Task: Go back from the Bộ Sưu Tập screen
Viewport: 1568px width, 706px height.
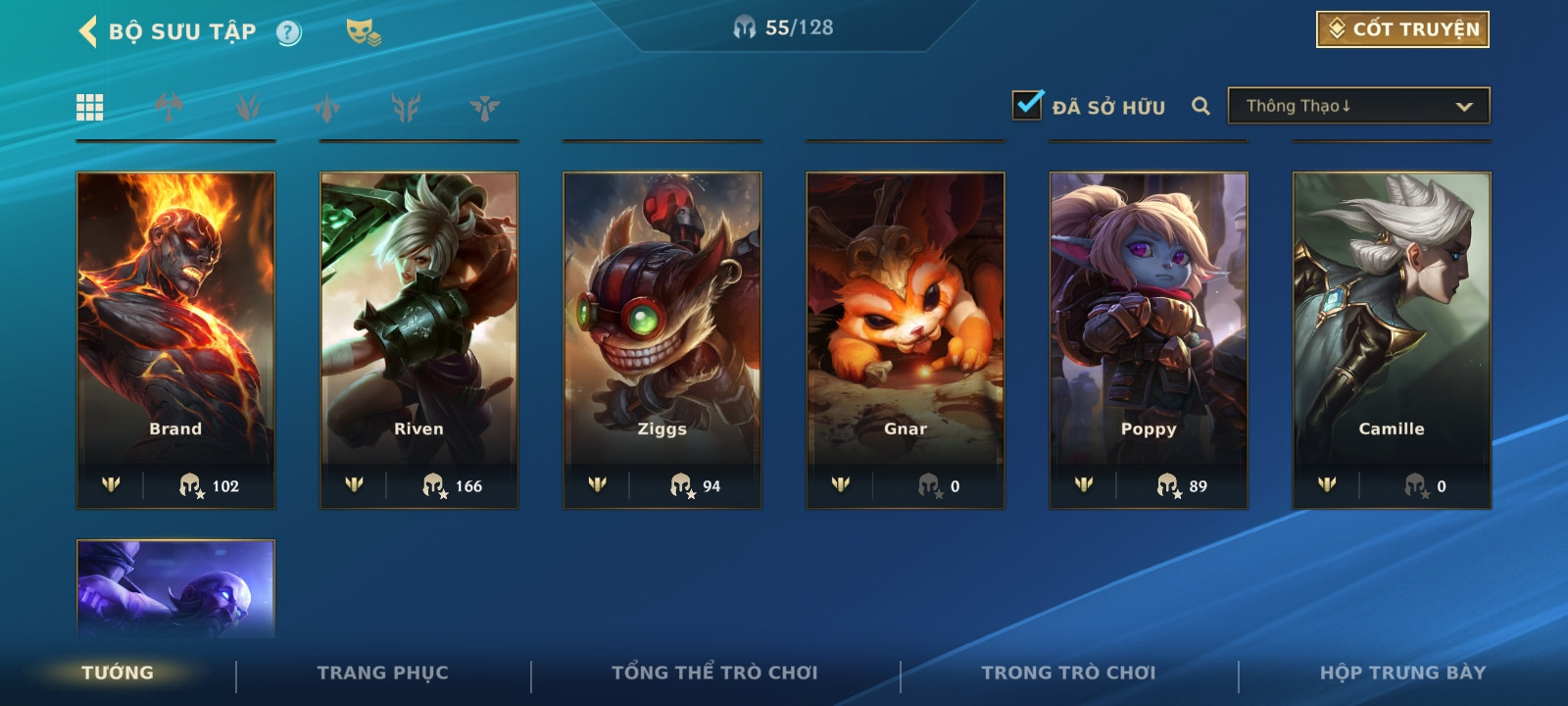Action: [88, 31]
